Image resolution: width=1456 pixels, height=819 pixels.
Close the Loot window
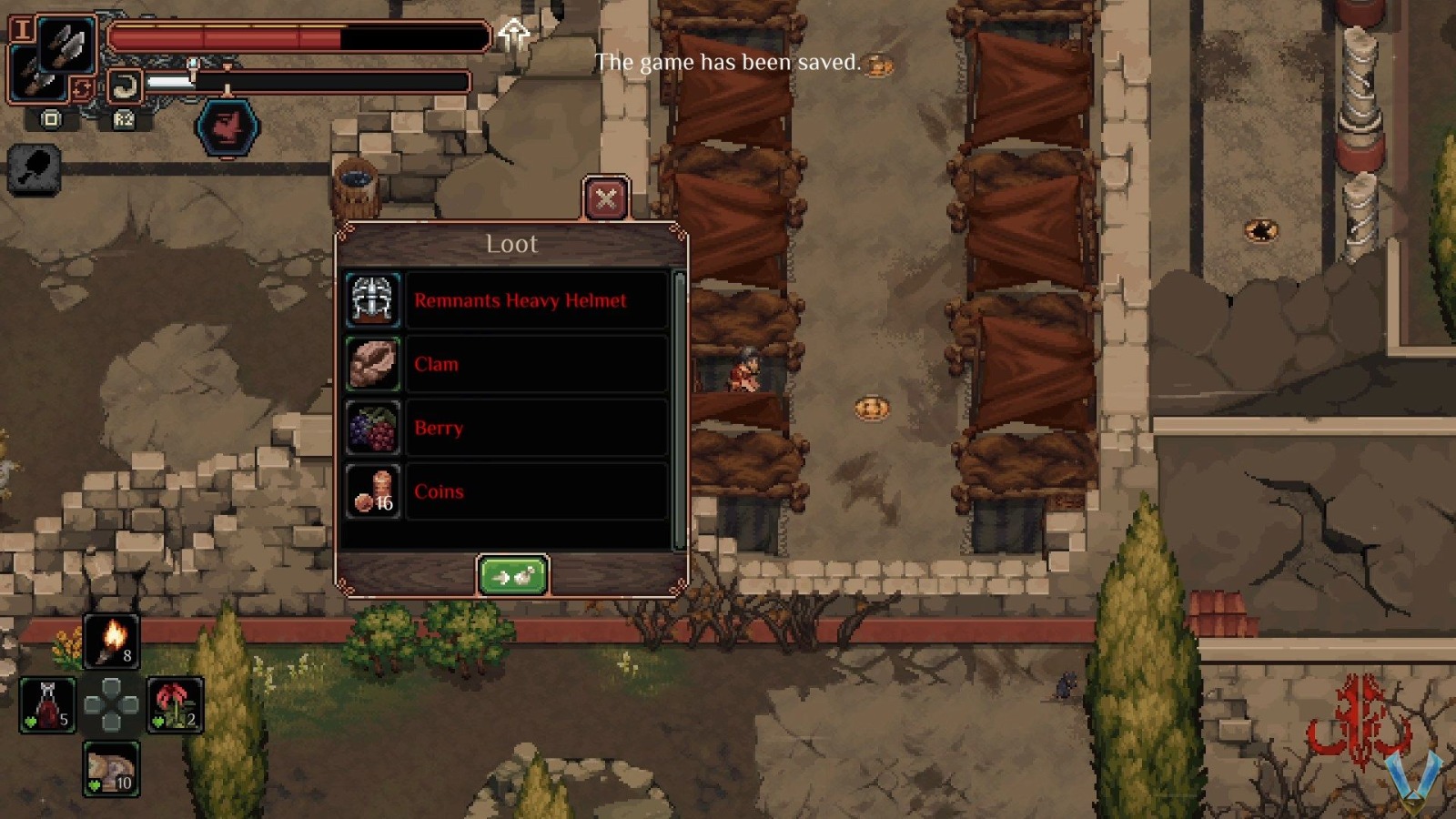tap(606, 198)
